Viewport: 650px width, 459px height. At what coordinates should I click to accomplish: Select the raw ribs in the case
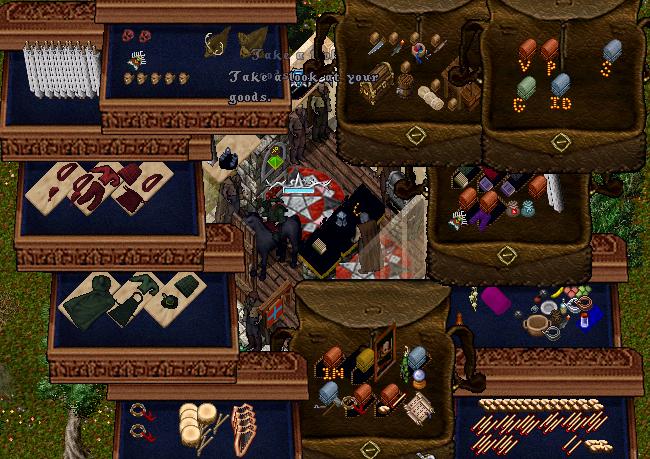point(243,424)
